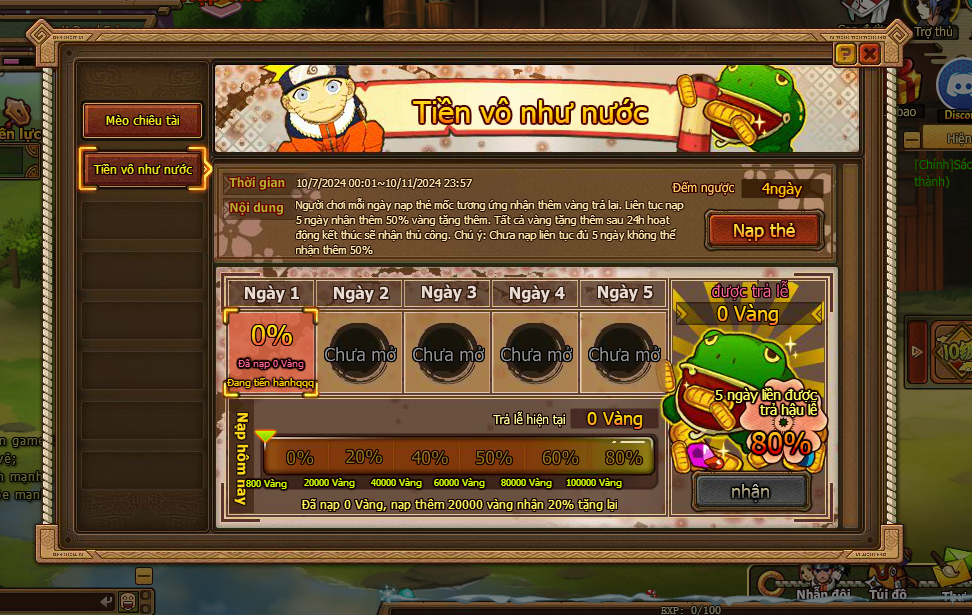Click the chat input box
972x615 pixels.
click(50, 602)
